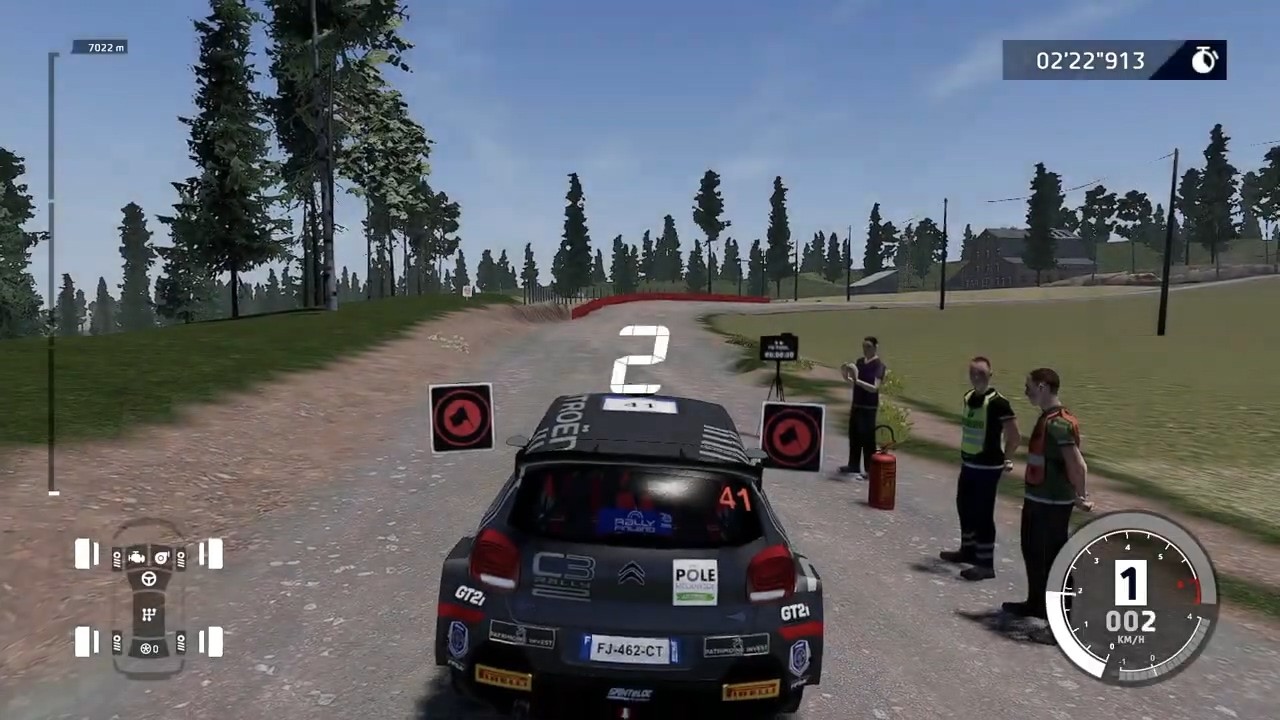Select the engine damage icon
The width and height of the screenshot is (1280, 720).
137,557
